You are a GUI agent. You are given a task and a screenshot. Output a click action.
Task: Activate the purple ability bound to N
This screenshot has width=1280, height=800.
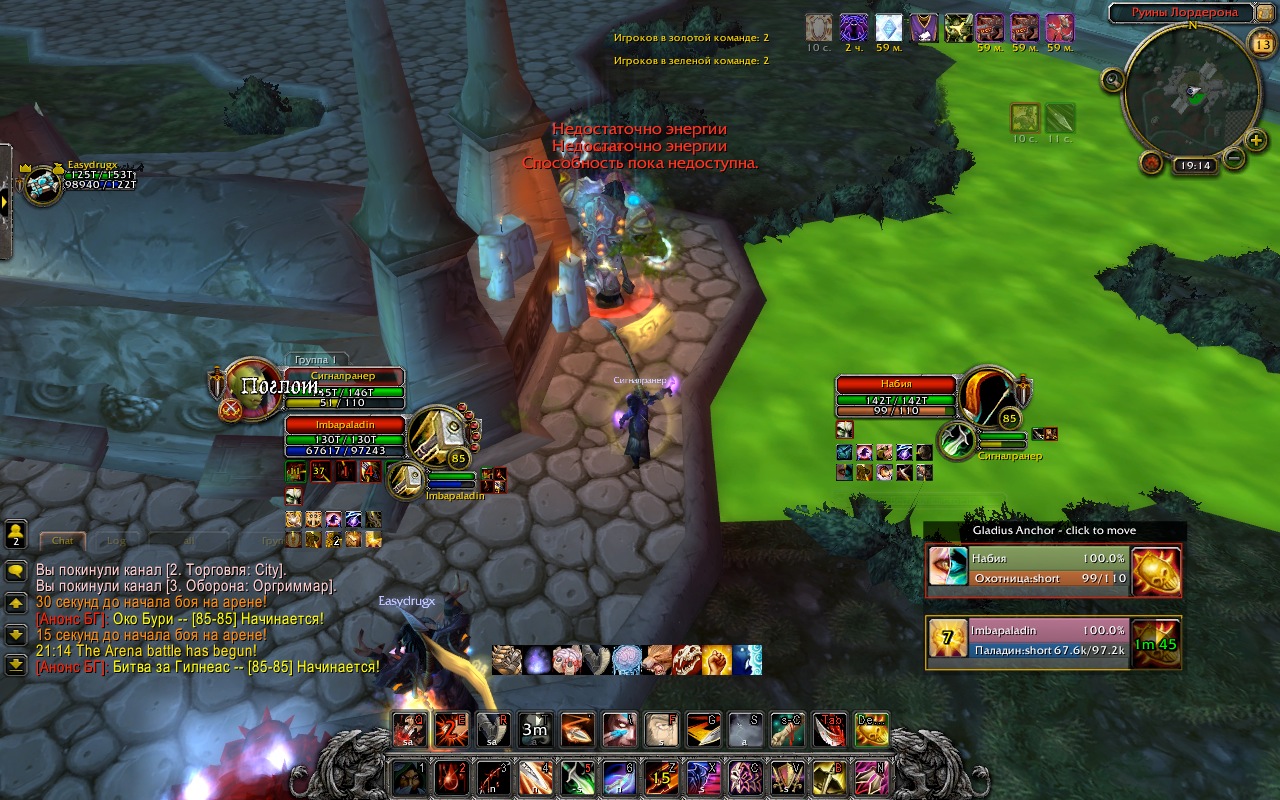871,777
